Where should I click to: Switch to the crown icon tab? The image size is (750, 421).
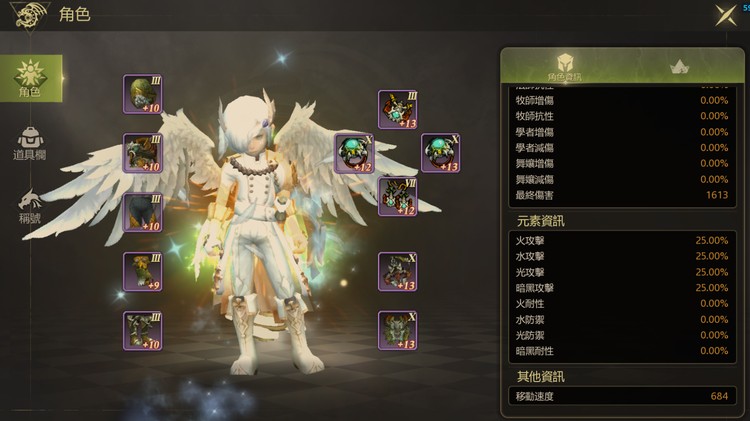tap(685, 66)
